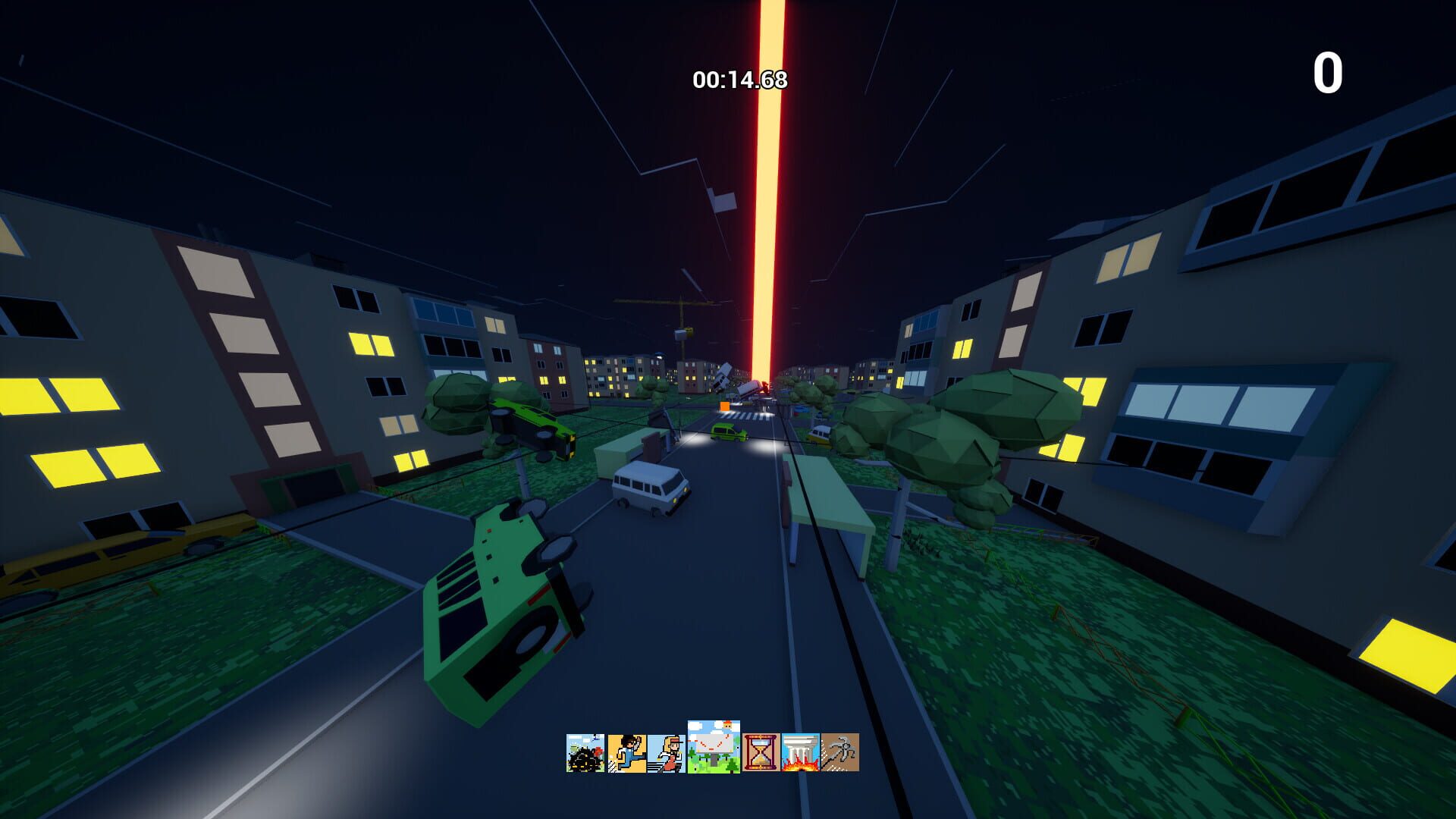The height and width of the screenshot is (819, 1456).
Task: Click the crosswalk down the street
Action: click(x=745, y=416)
